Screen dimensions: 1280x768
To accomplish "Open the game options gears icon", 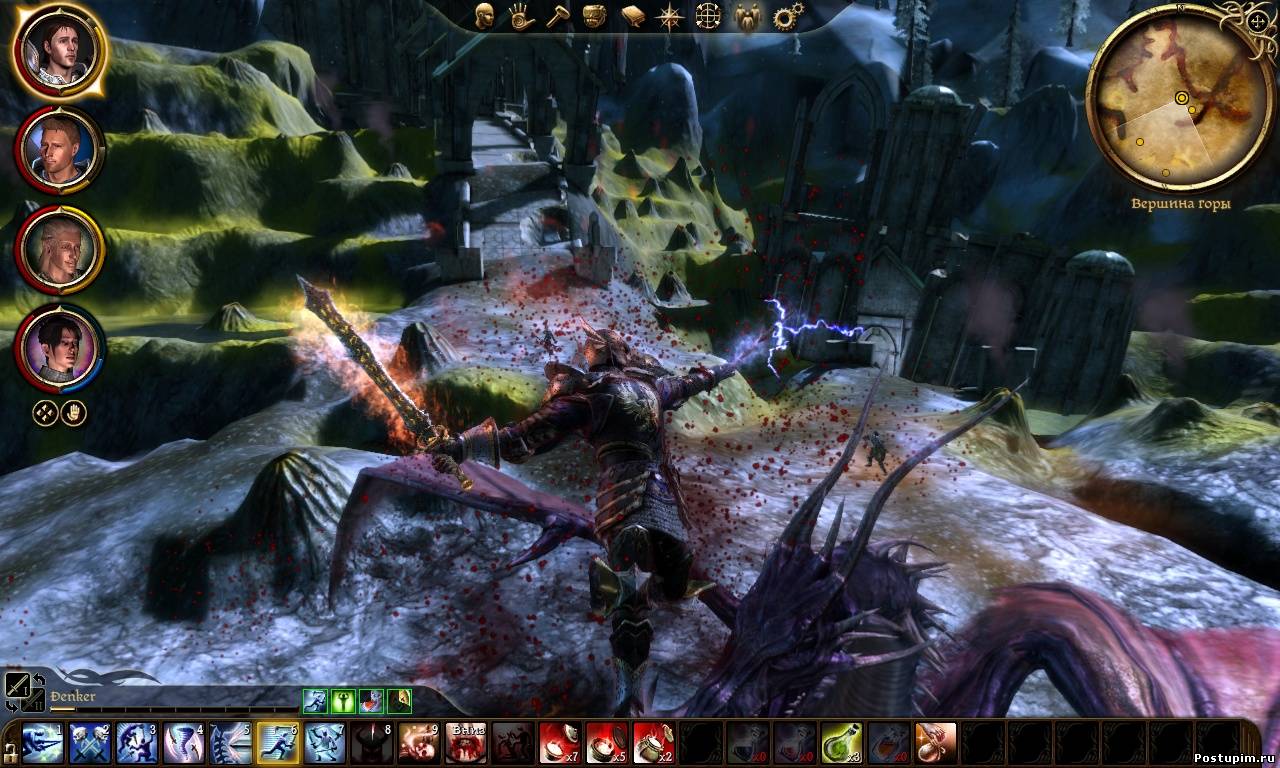I will pyautogui.click(x=788, y=16).
